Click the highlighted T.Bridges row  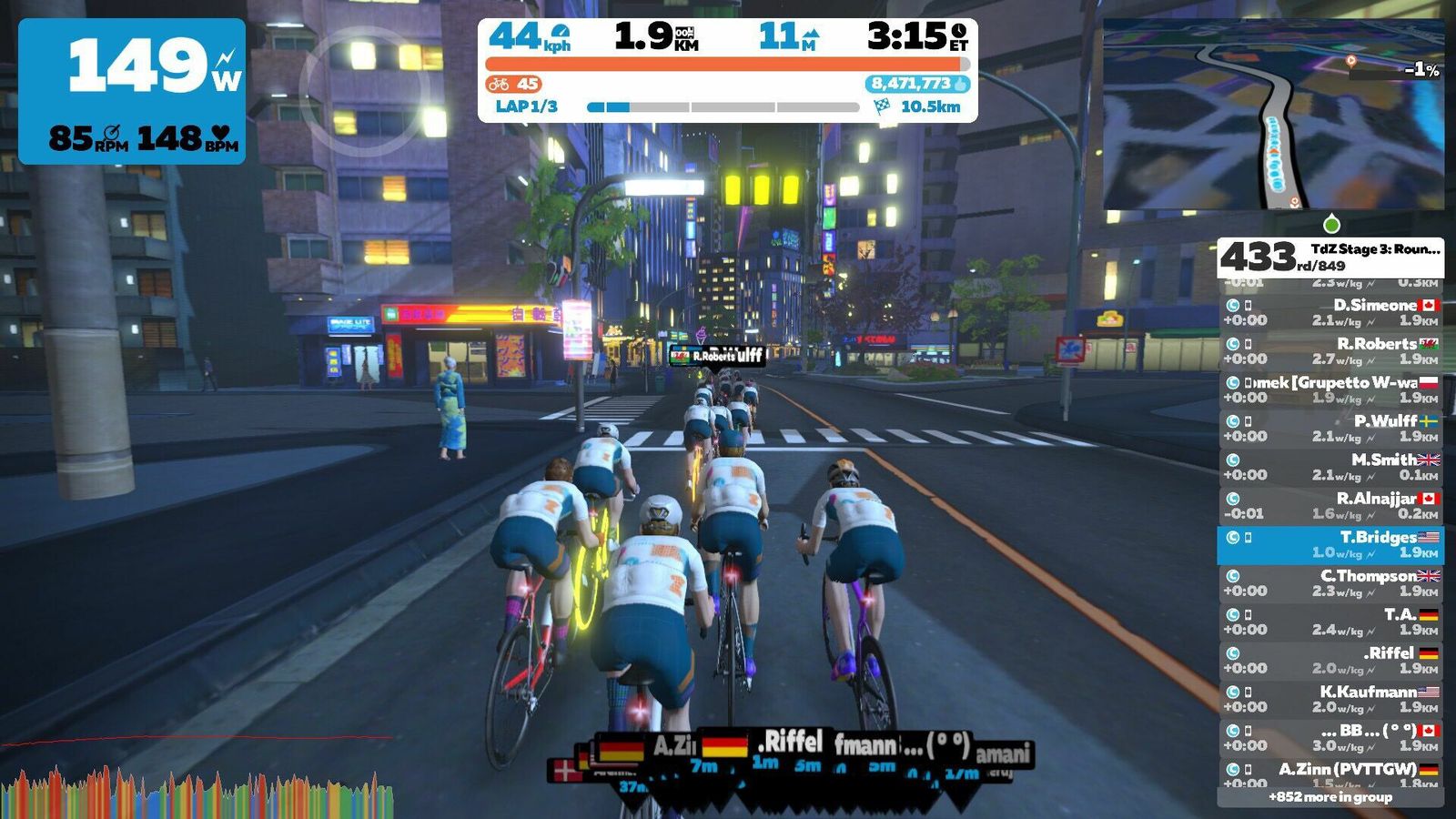coord(1330,544)
